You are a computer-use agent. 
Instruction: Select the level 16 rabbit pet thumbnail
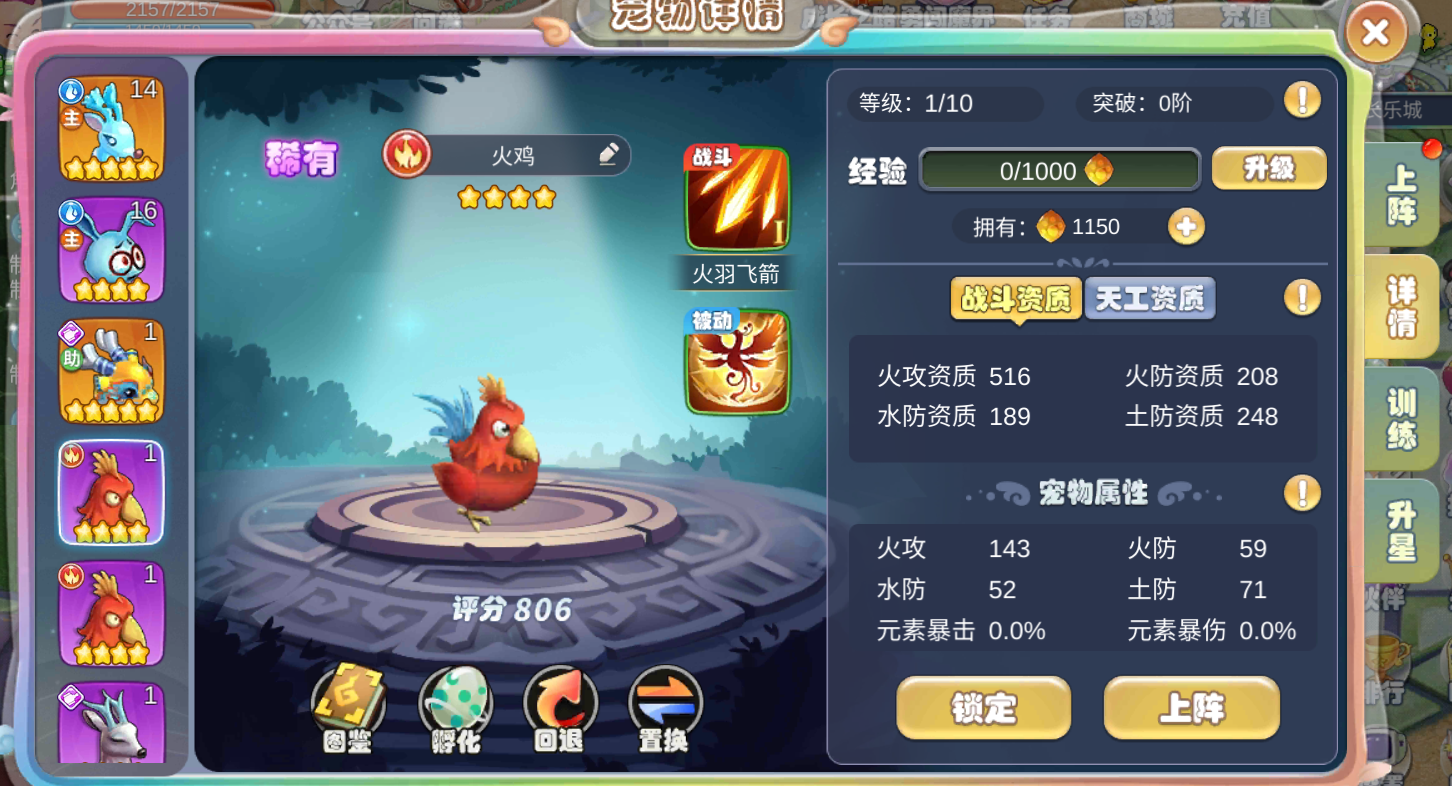click(x=110, y=248)
